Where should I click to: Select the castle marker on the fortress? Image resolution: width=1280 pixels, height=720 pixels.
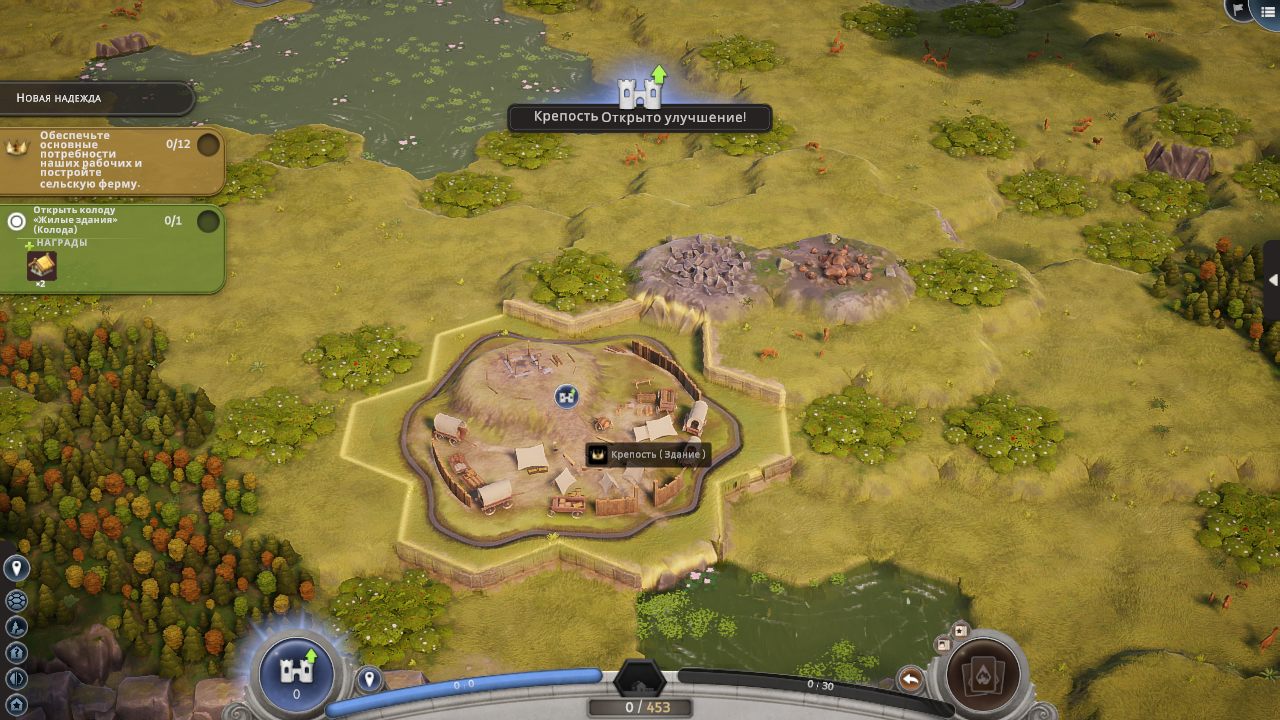pyautogui.click(x=567, y=396)
